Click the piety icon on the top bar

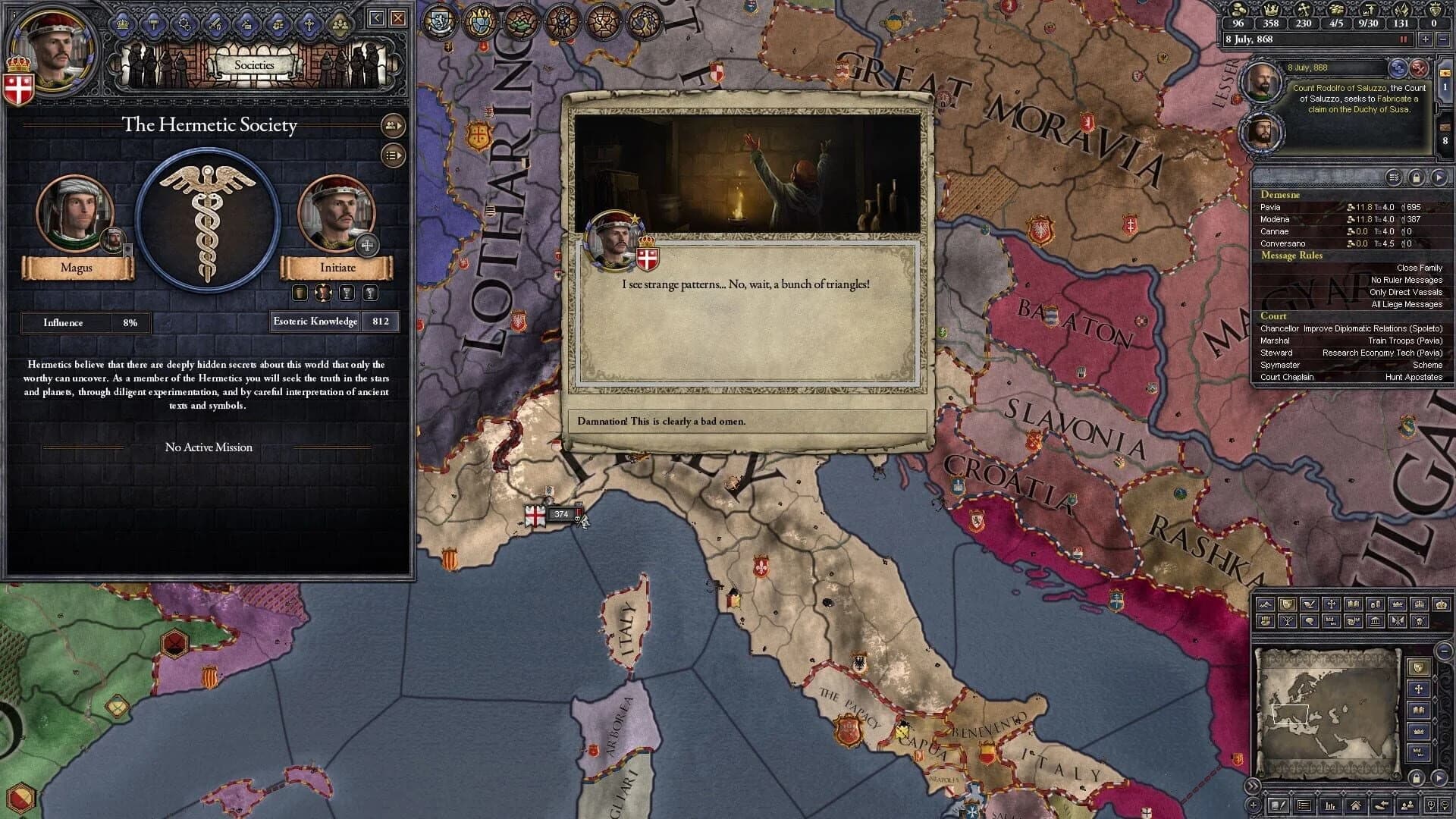(1305, 11)
